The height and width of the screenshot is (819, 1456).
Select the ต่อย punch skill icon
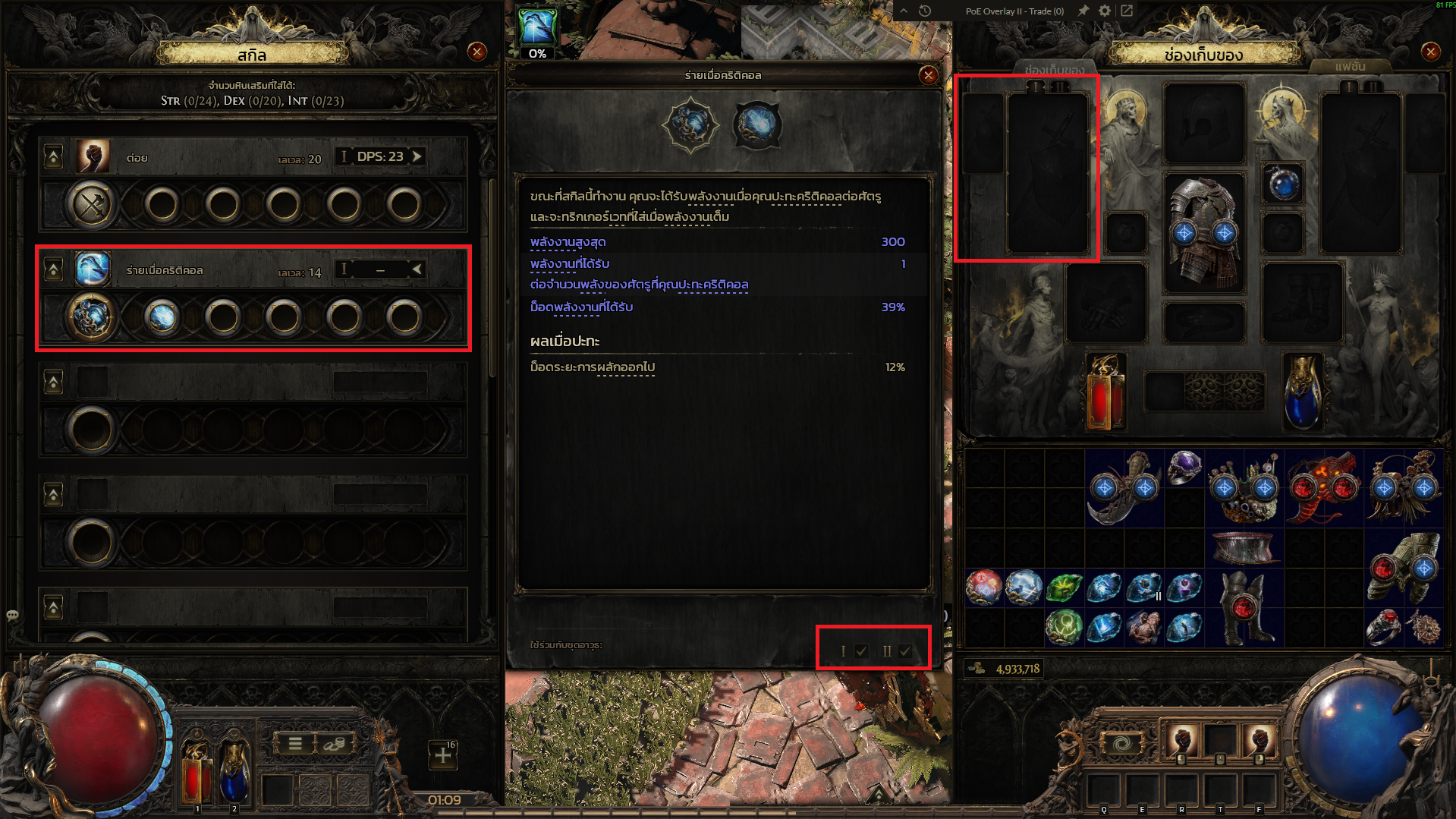93,157
